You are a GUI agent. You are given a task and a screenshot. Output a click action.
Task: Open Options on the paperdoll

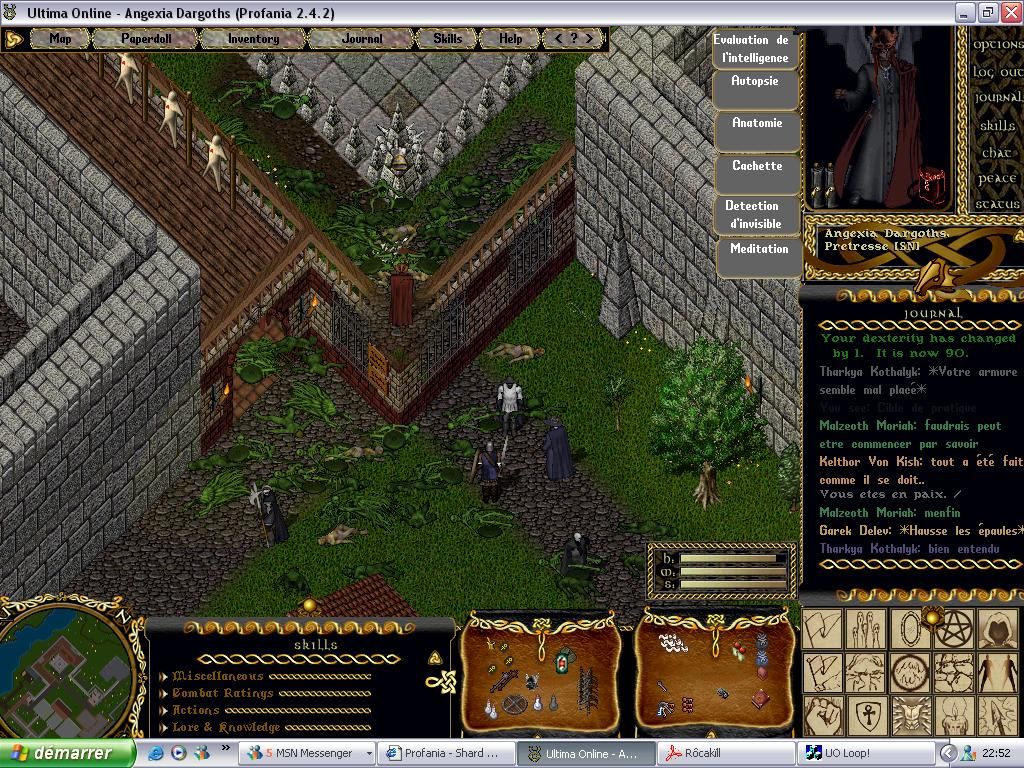click(997, 45)
